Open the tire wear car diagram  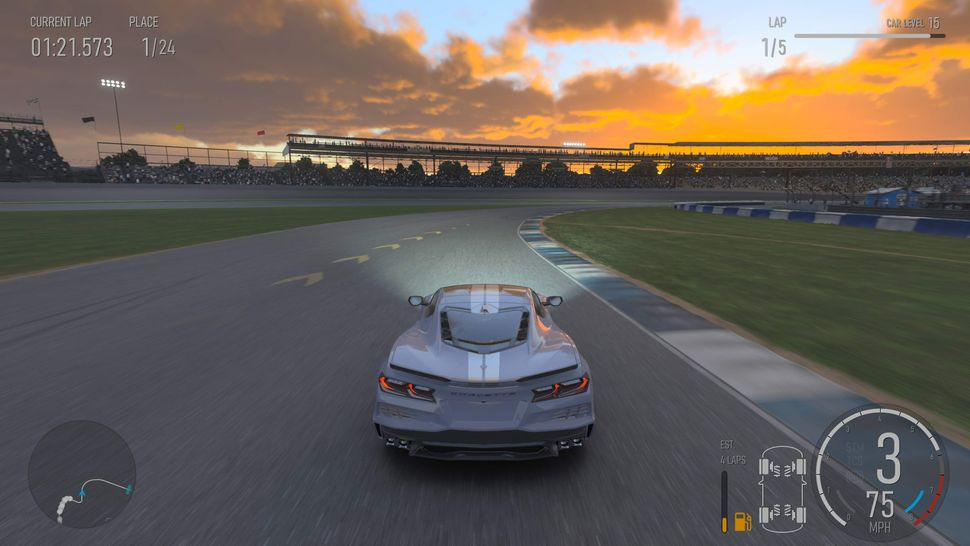click(x=781, y=489)
